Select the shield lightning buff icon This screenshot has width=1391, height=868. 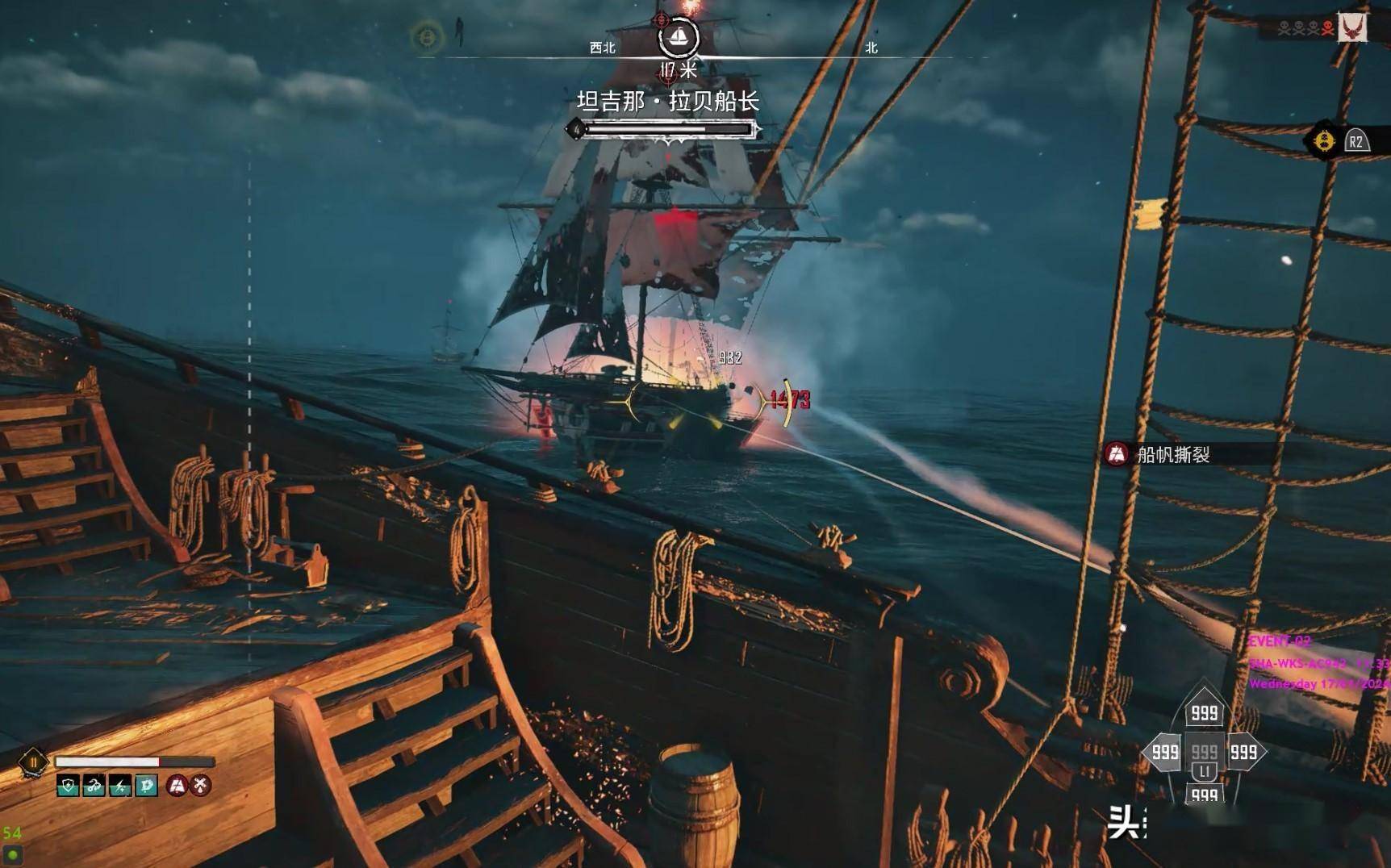point(68,785)
